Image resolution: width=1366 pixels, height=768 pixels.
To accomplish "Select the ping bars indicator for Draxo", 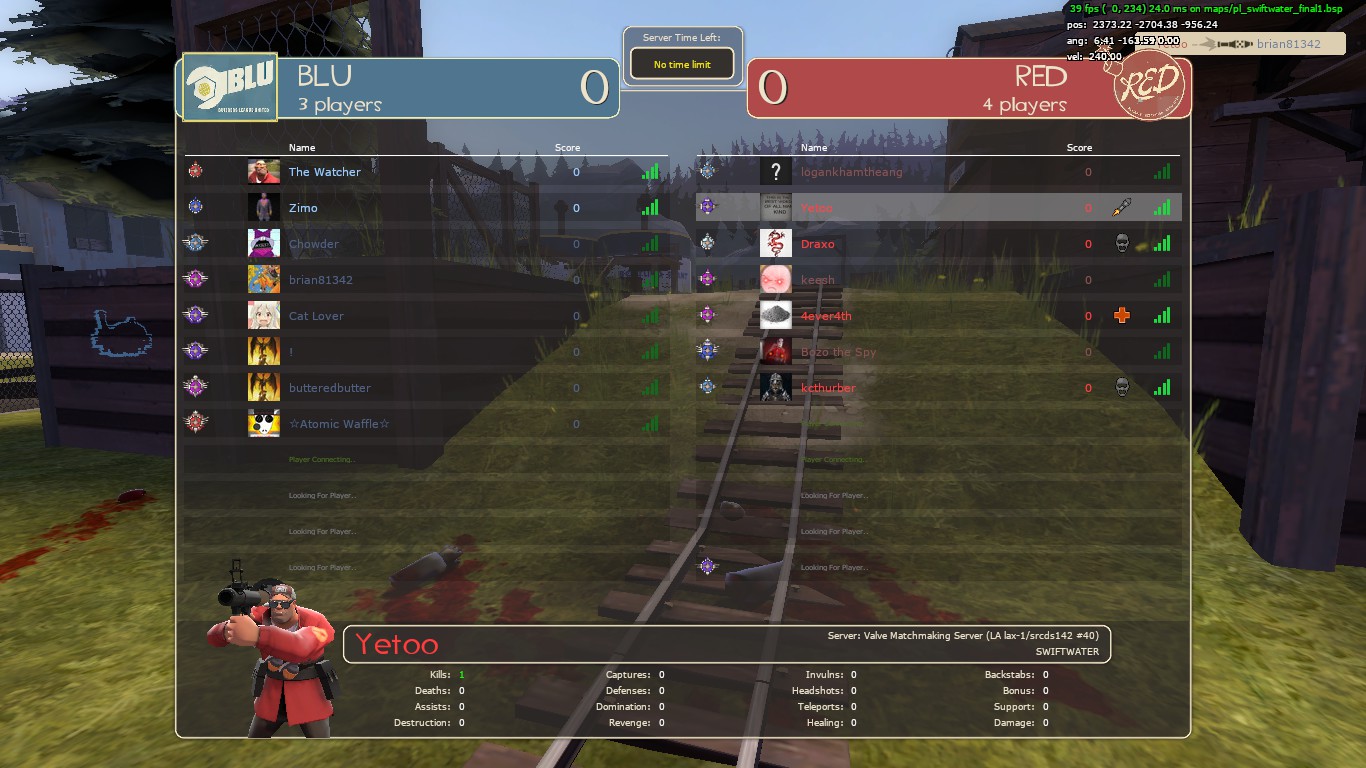I will click(1161, 243).
